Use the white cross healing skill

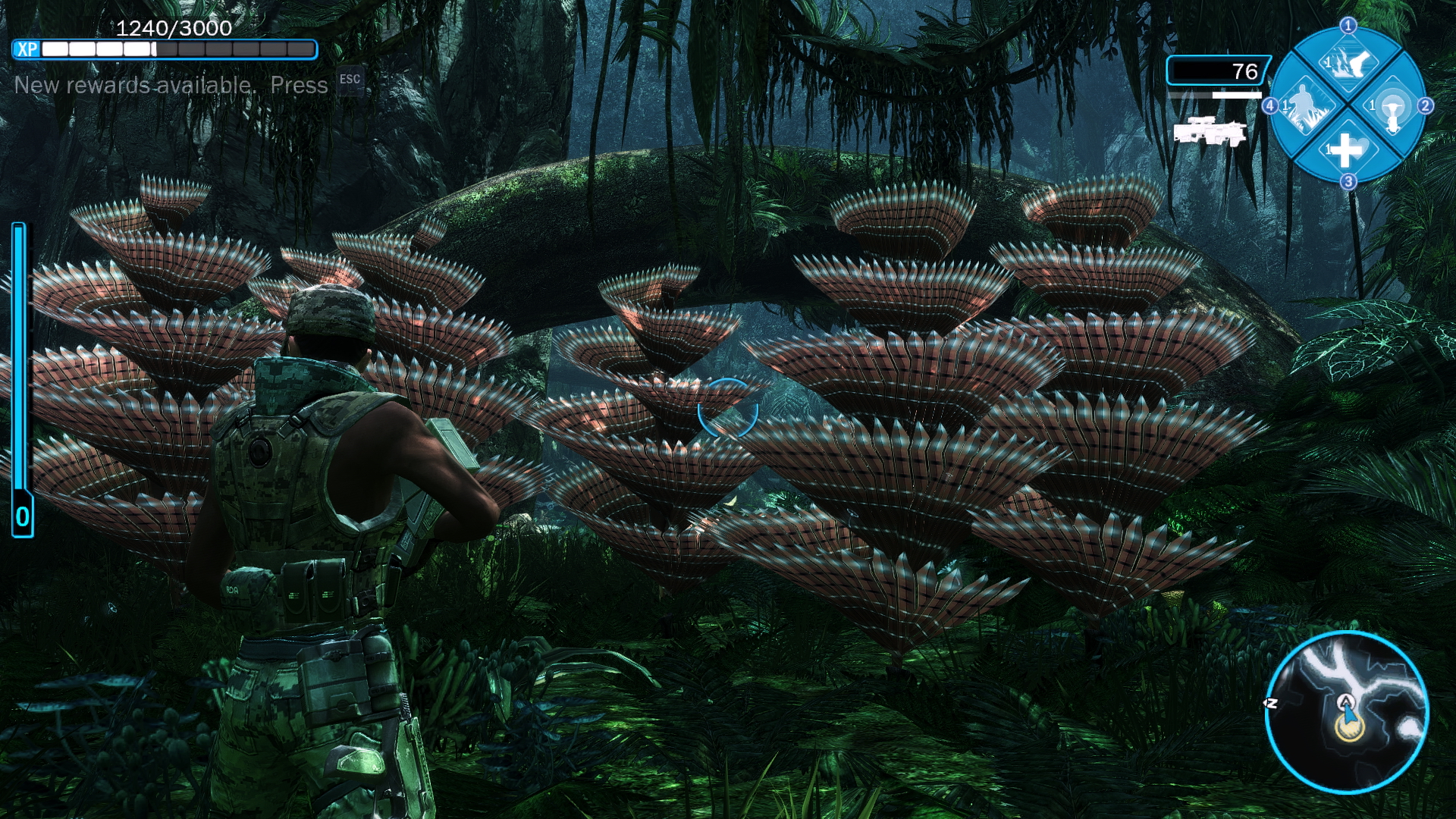click(x=1347, y=149)
